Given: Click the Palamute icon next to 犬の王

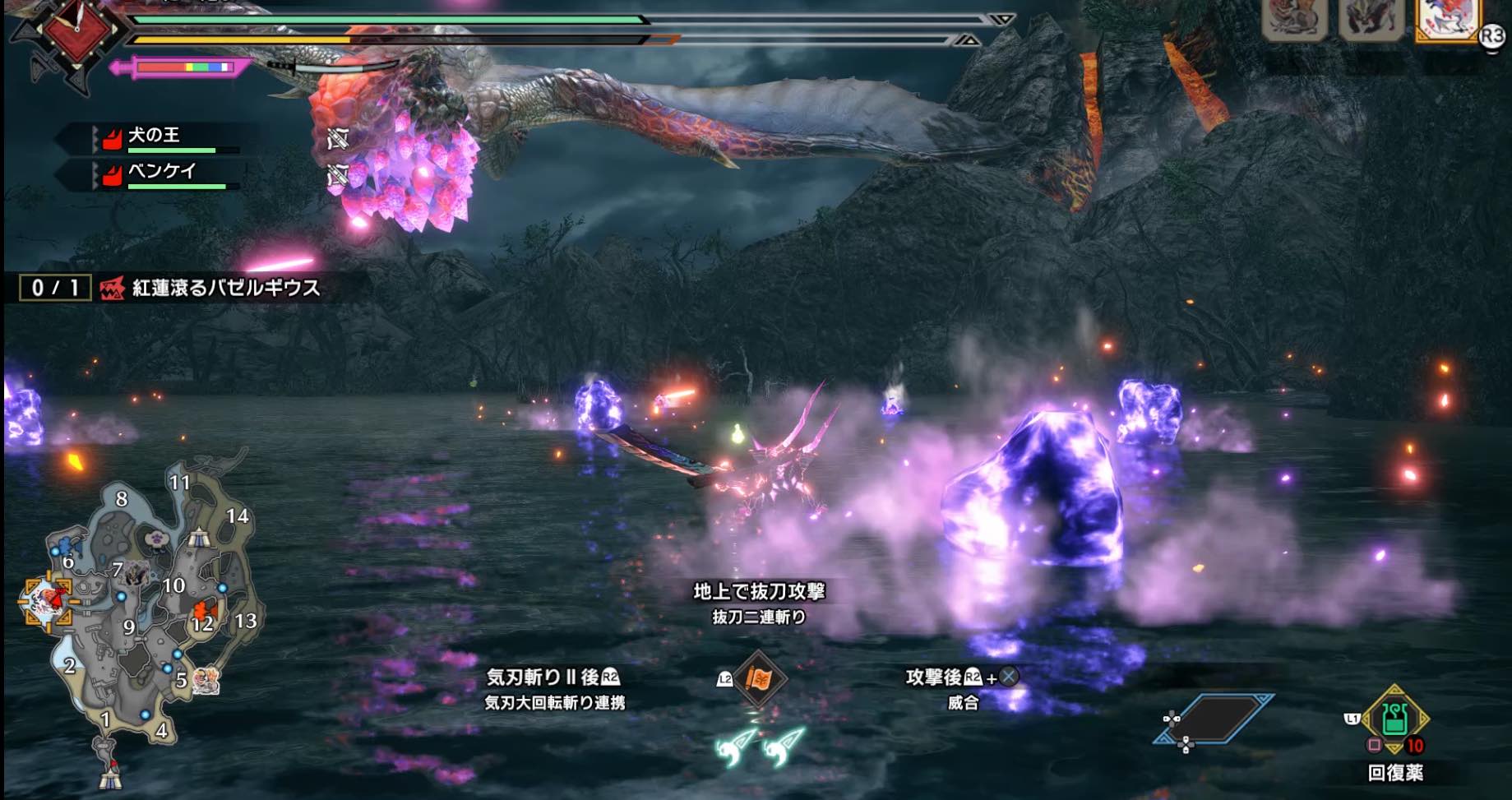Looking at the screenshot, I should tap(111, 140).
